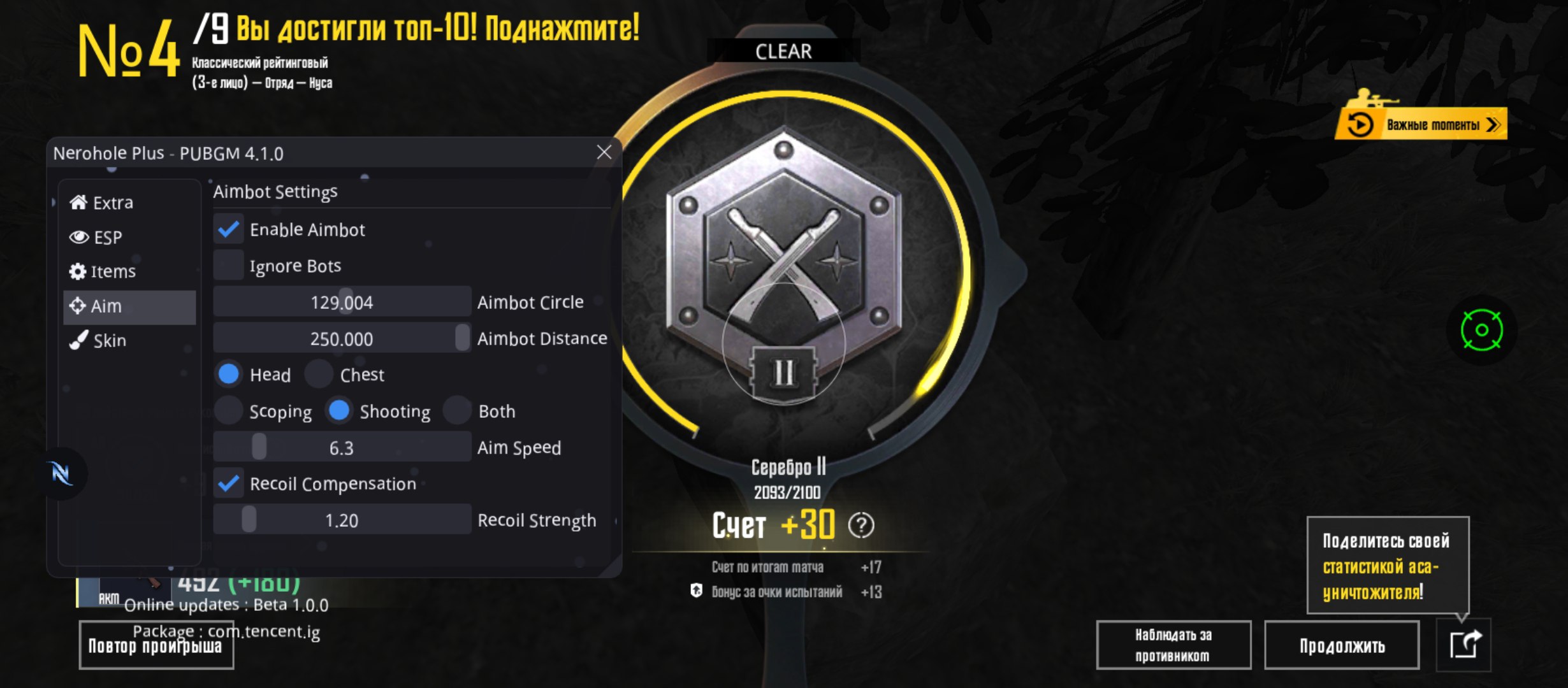Choose the Chest radio option
This screenshot has height=688, width=1568.
(319, 375)
